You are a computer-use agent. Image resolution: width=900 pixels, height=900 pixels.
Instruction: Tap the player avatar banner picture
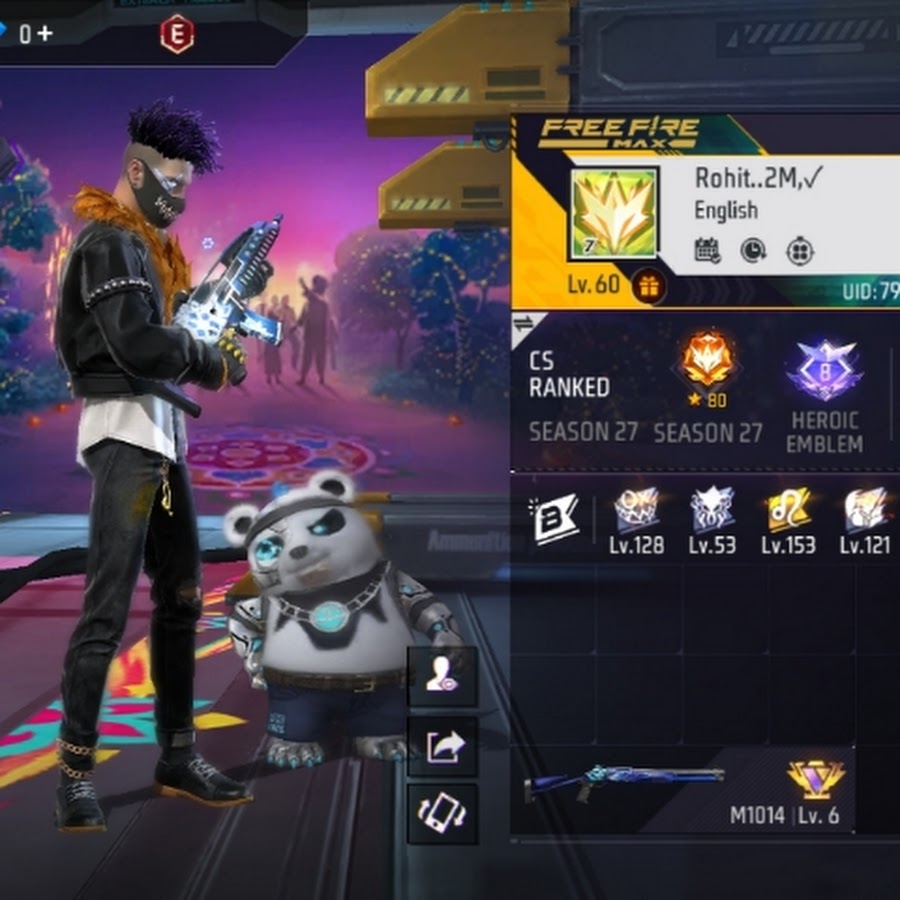[614, 213]
